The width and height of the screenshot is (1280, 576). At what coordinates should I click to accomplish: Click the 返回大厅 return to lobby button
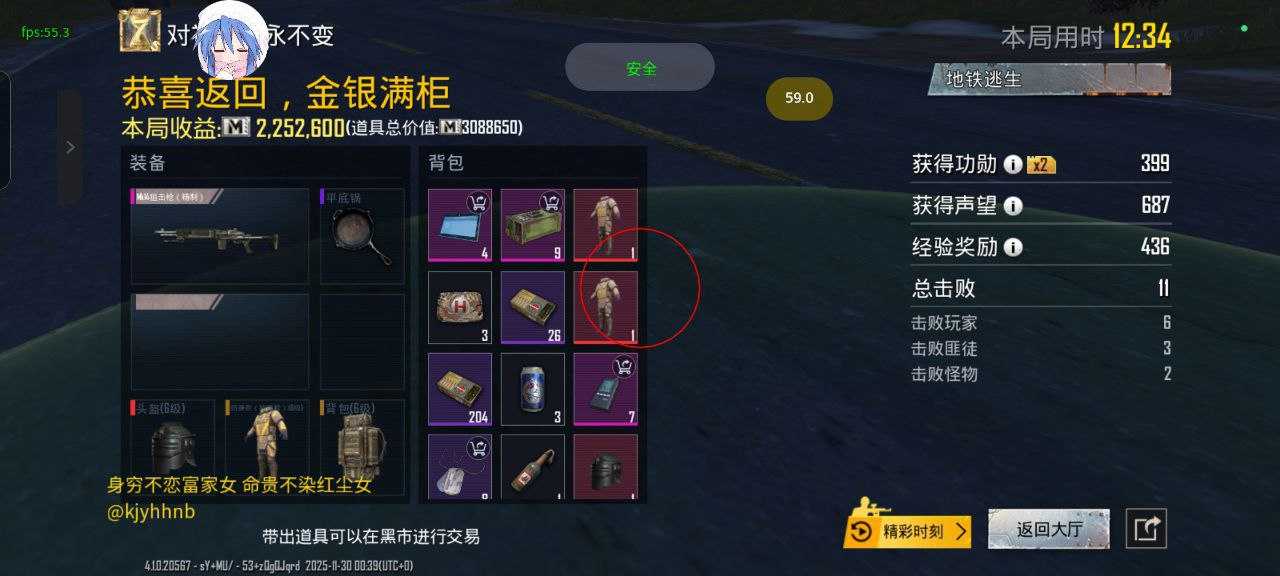point(1049,529)
